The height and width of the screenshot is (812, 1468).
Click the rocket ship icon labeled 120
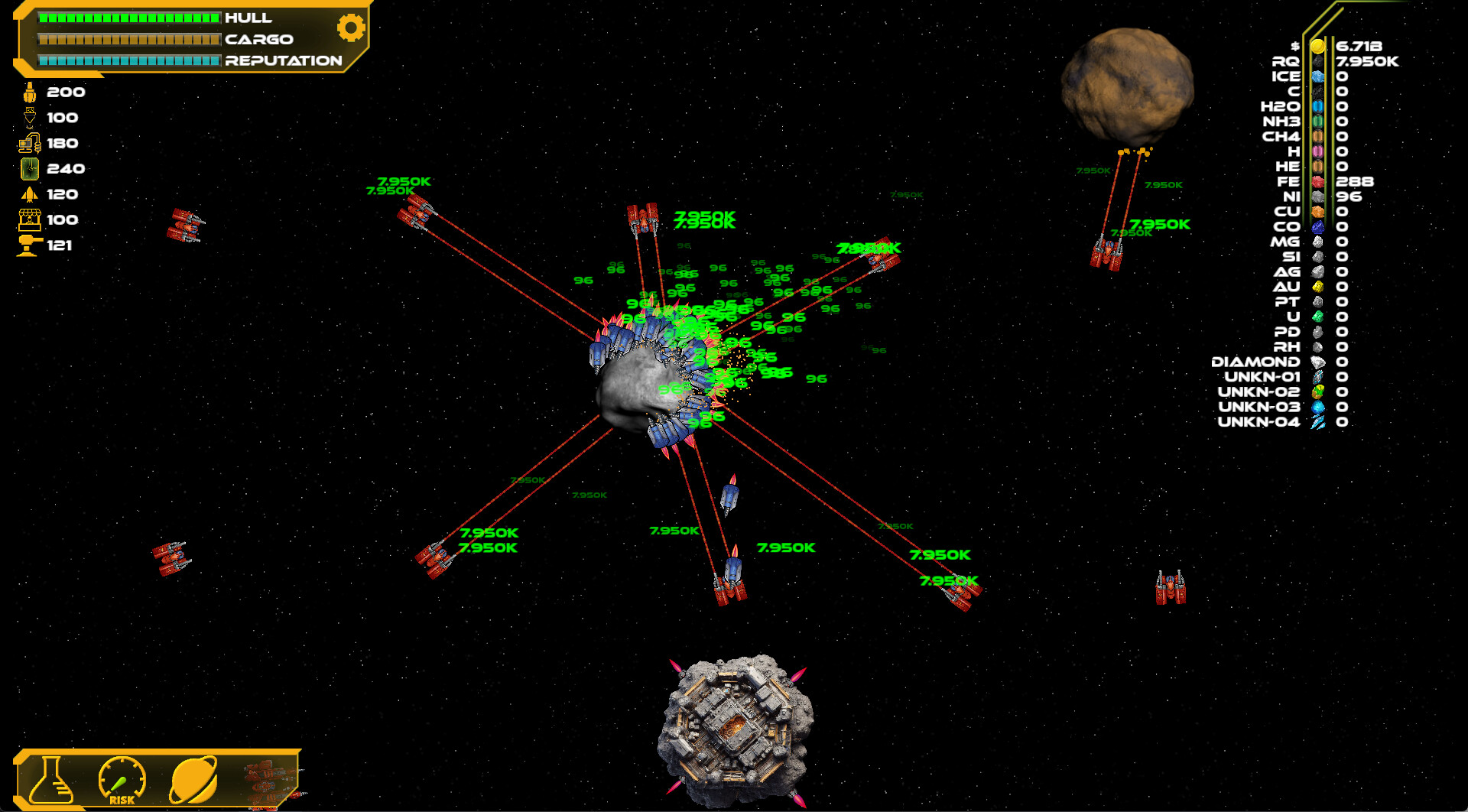(x=29, y=194)
